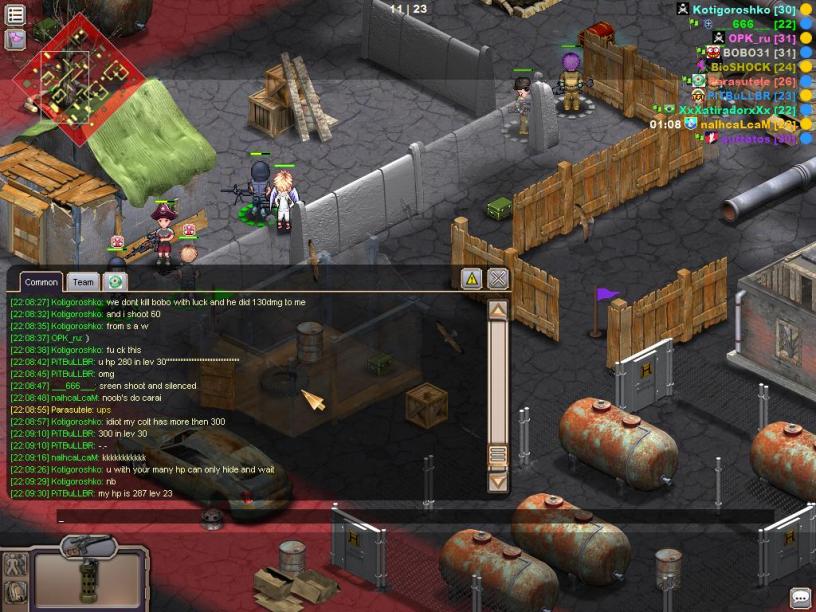Screen dimensions: 816x612
Task: Select XxXatiradorxXx in the player list
Action: click(x=724, y=110)
